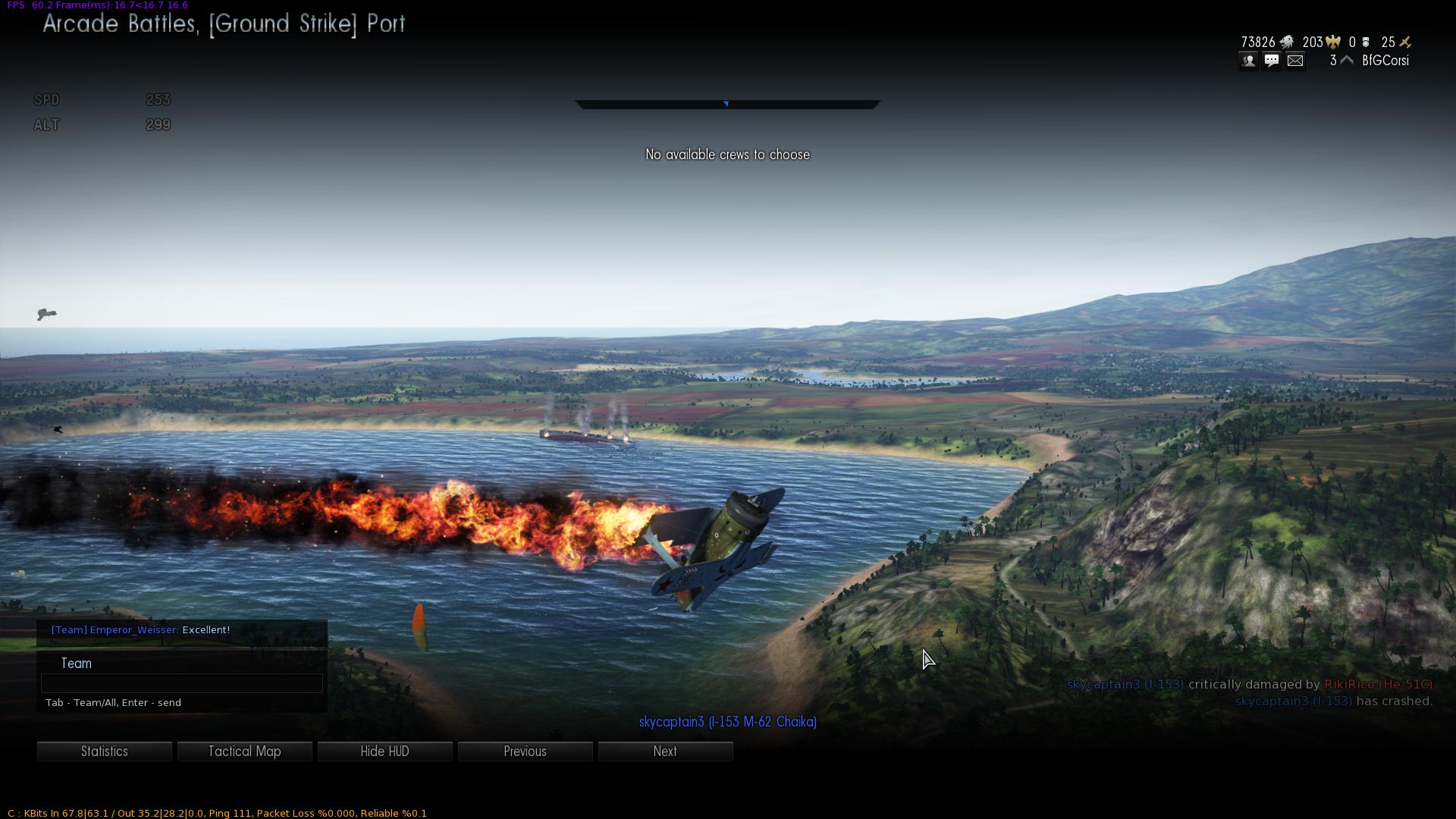The width and height of the screenshot is (1456, 819).
Task: Open the friends contacts icon
Action: pos(1248,61)
